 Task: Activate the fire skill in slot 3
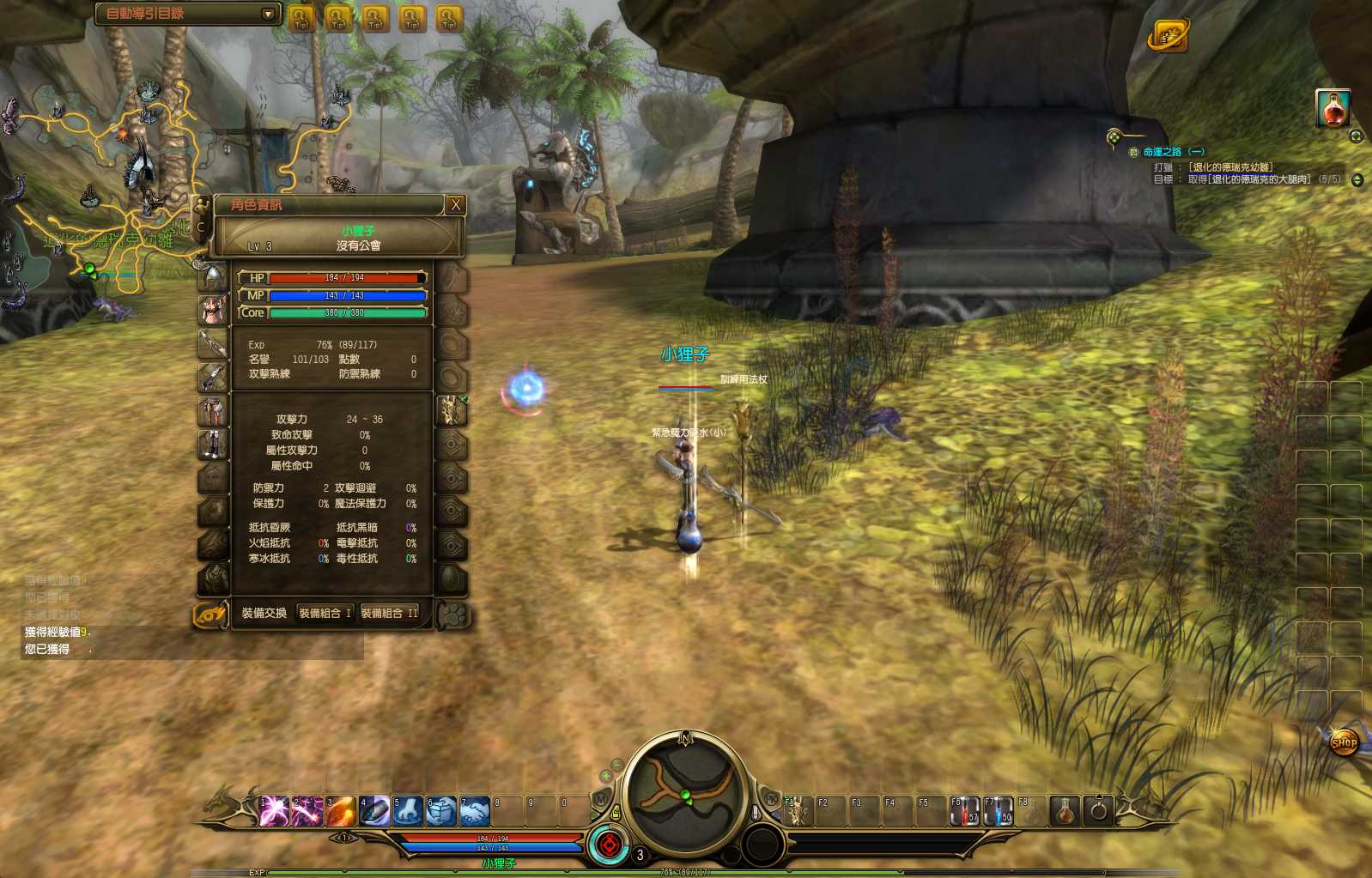click(340, 811)
